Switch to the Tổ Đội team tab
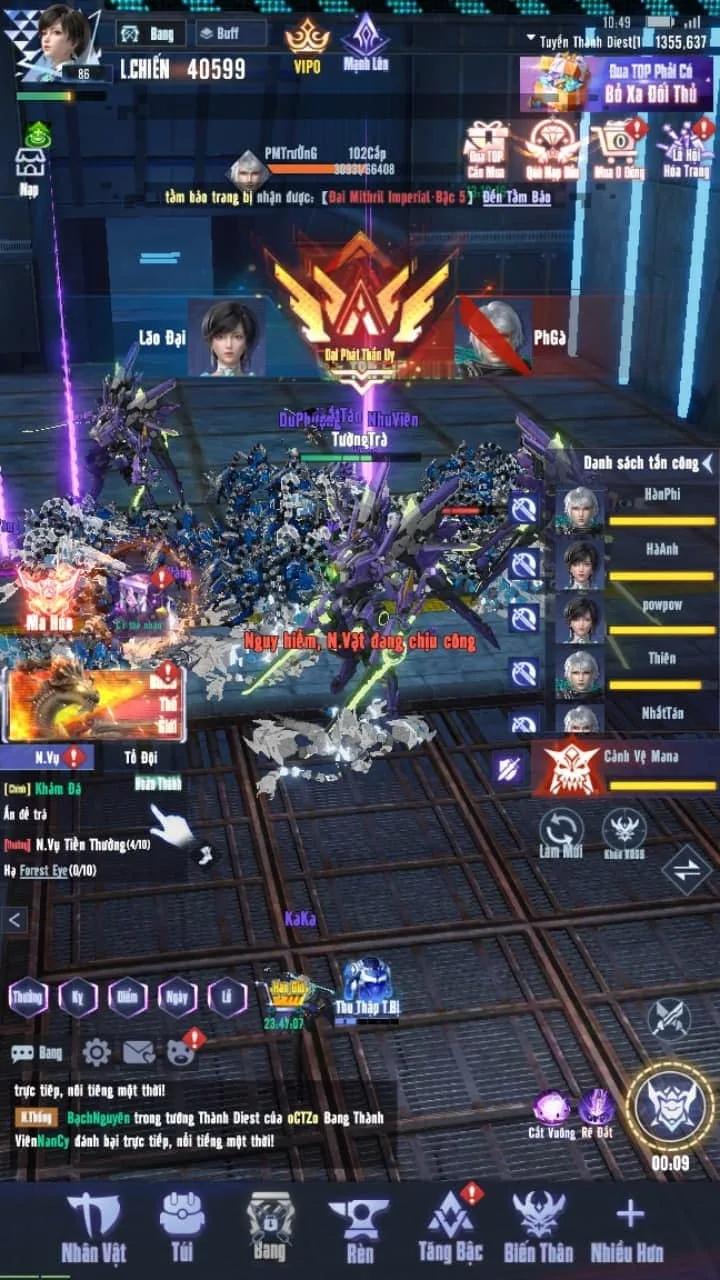The height and width of the screenshot is (1280, 720). pos(141,757)
